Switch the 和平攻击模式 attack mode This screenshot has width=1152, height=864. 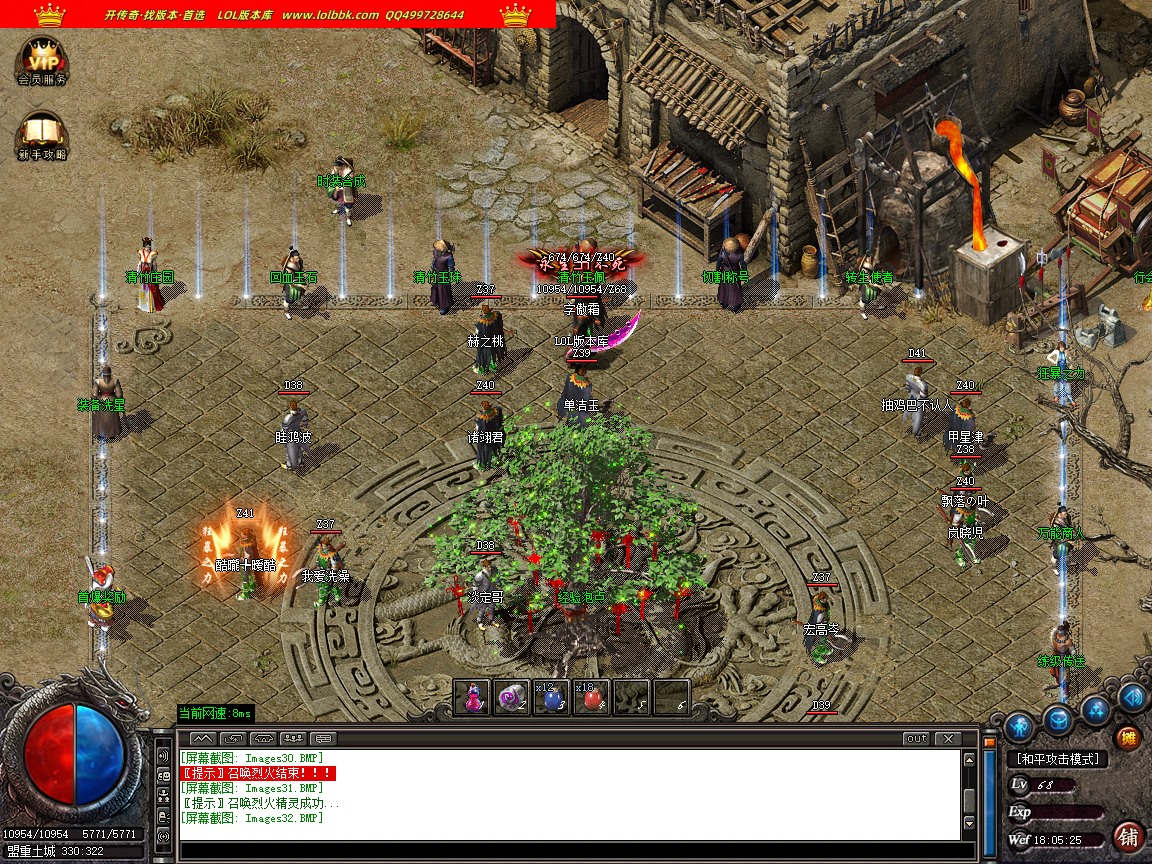click(1058, 760)
